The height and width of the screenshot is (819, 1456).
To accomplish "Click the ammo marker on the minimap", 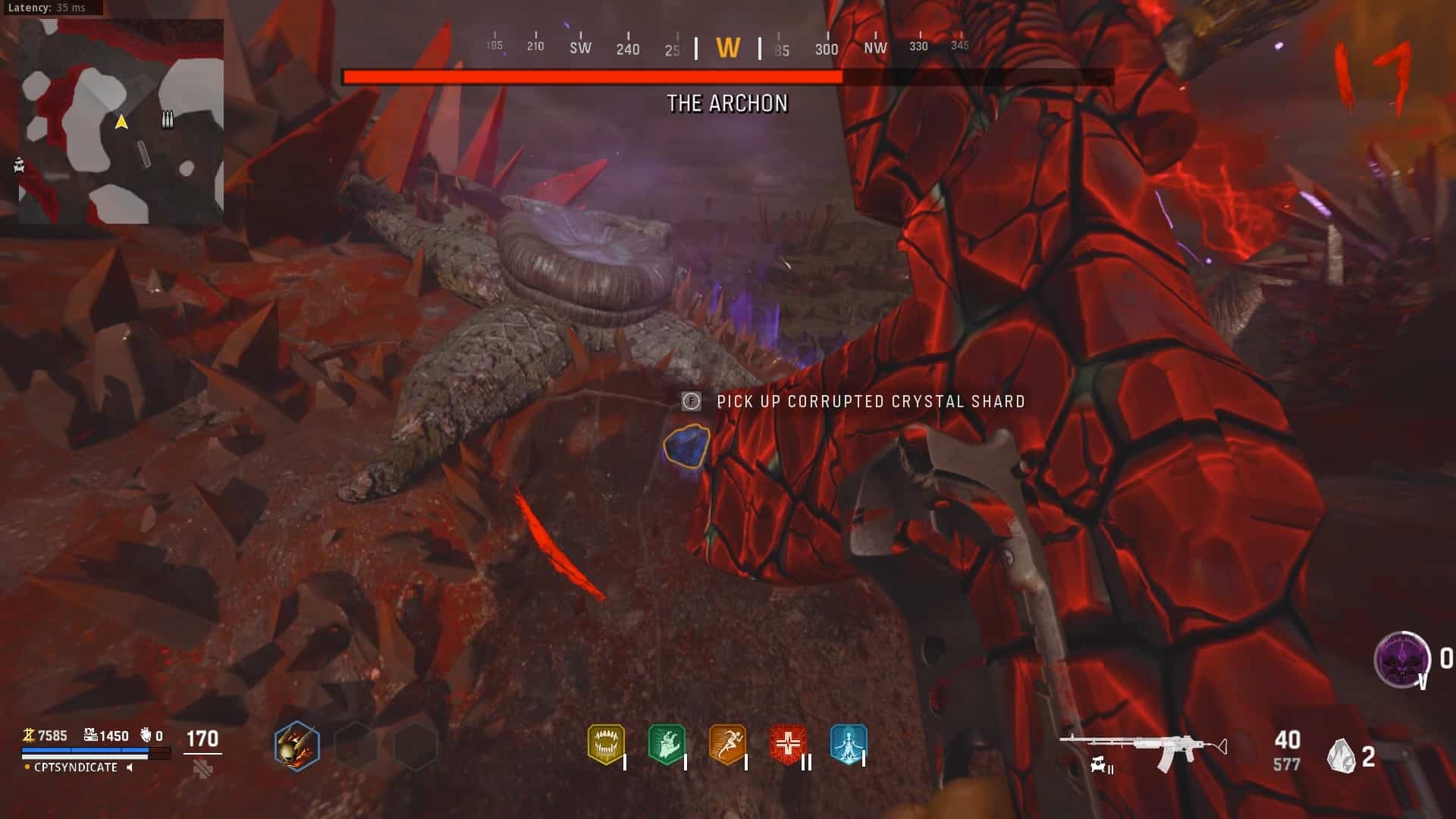I will (168, 119).
